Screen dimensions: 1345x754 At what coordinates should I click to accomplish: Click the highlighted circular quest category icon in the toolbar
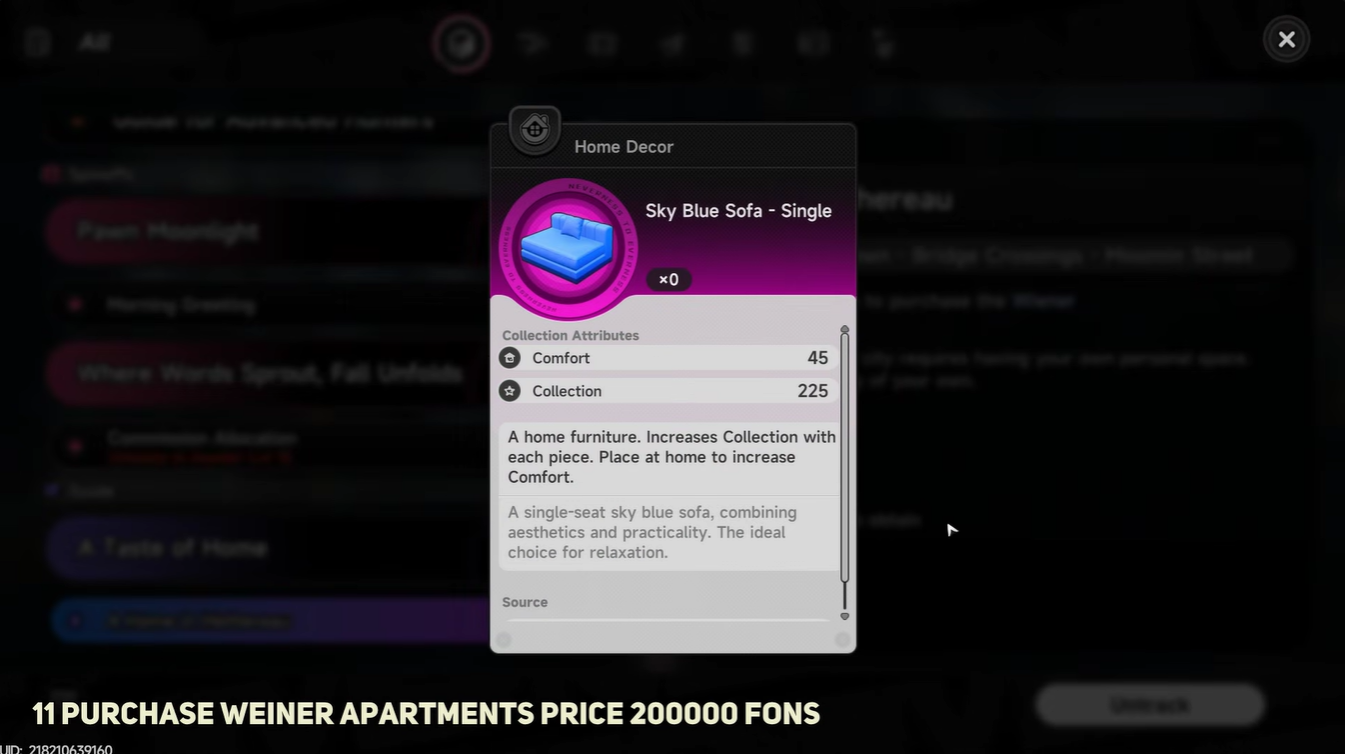click(461, 43)
